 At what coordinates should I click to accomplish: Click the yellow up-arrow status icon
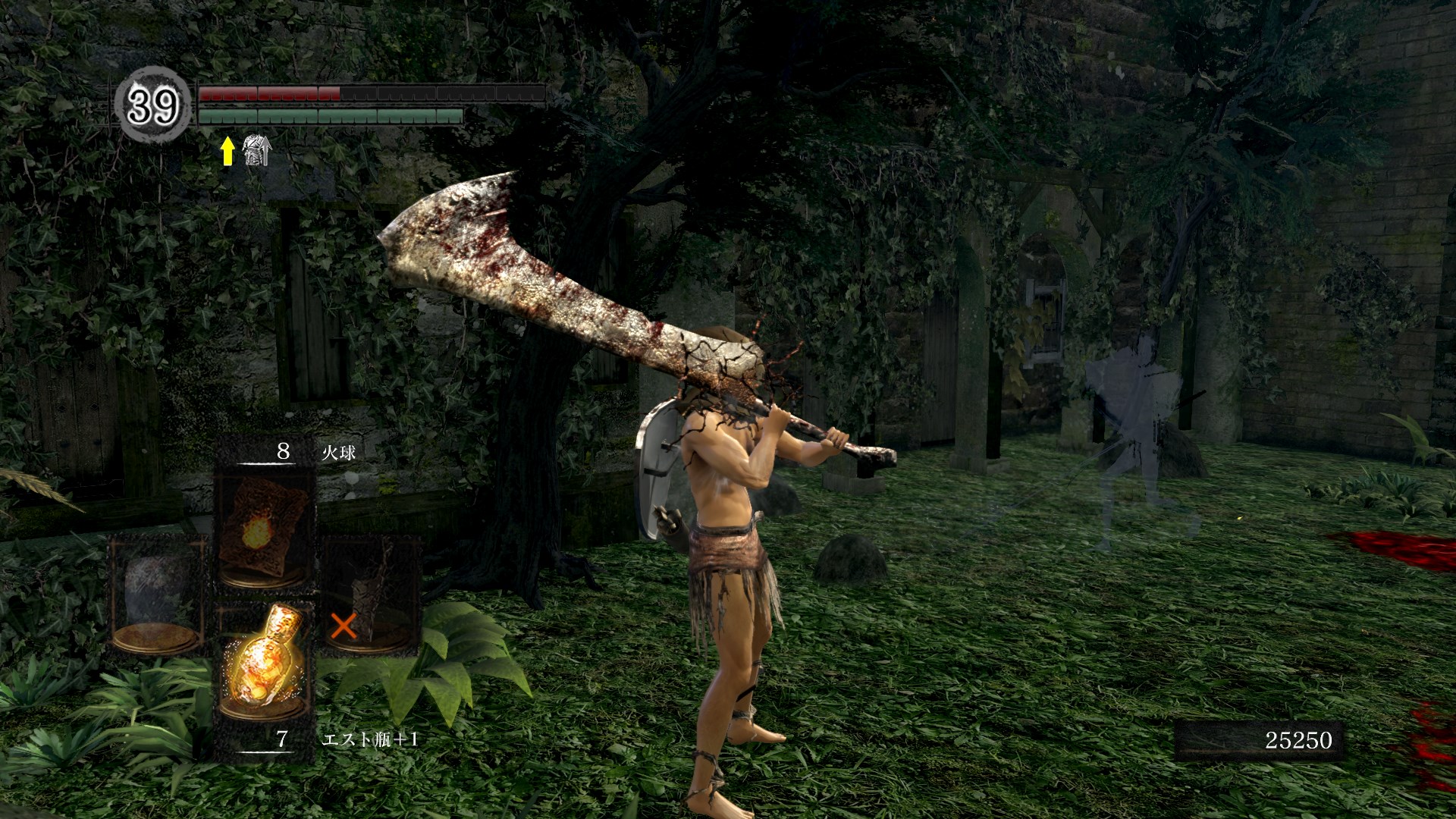tap(227, 151)
